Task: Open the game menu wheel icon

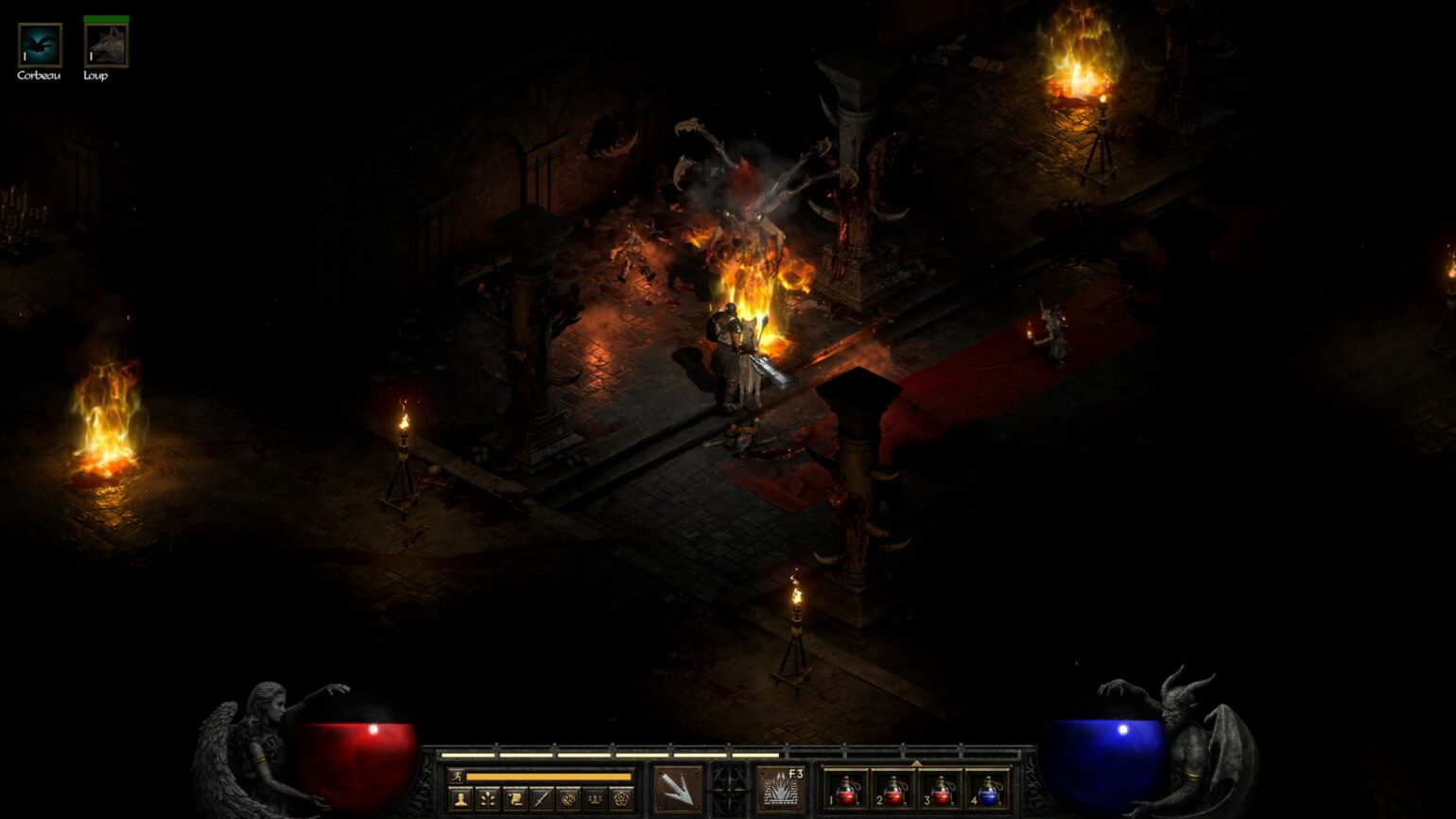Action: (x=623, y=799)
